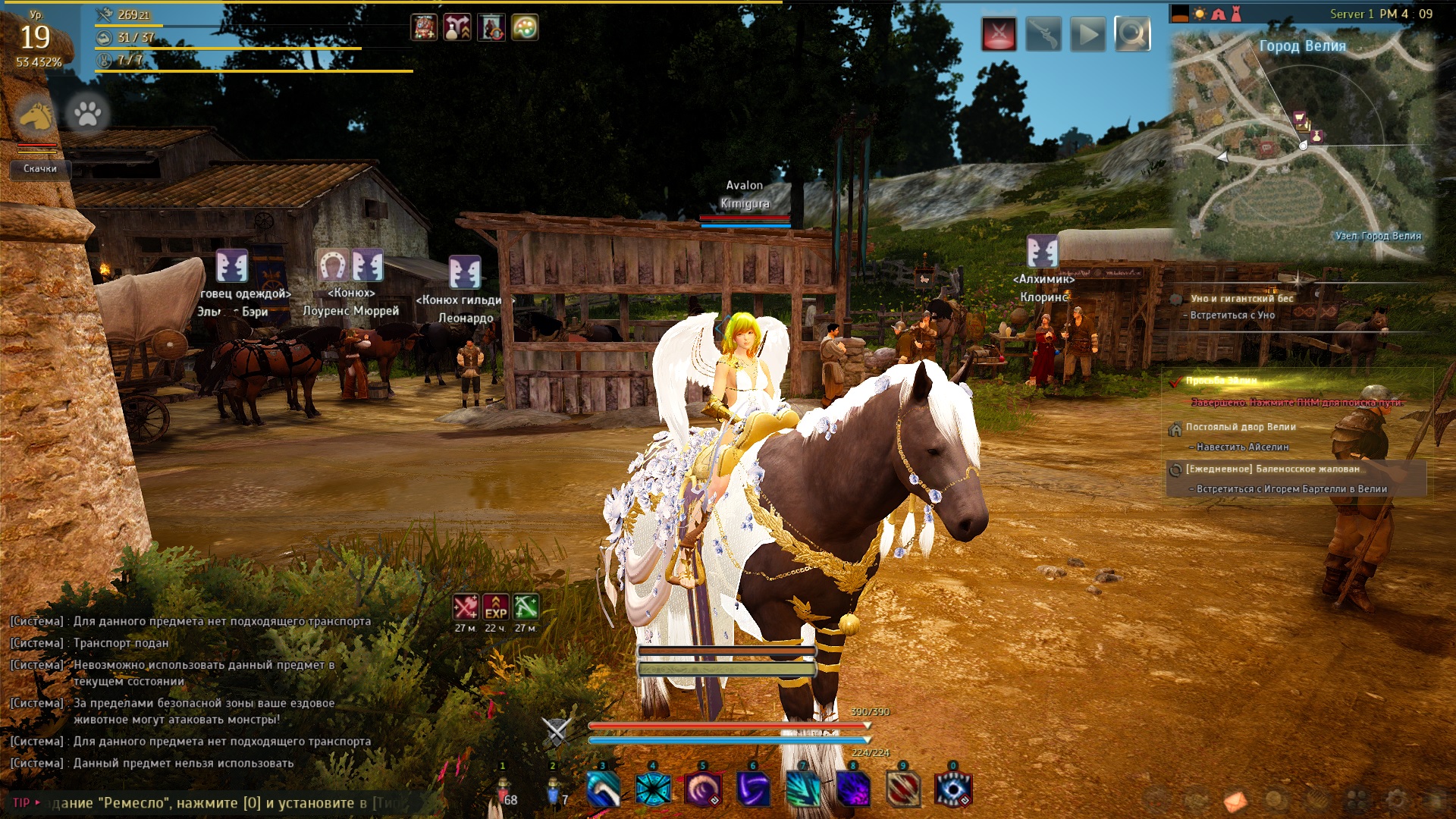1456x819 pixels.
Task: Select the Постоялый двор Велии quest entry
Action: pyautogui.click(x=1241, y=427)
